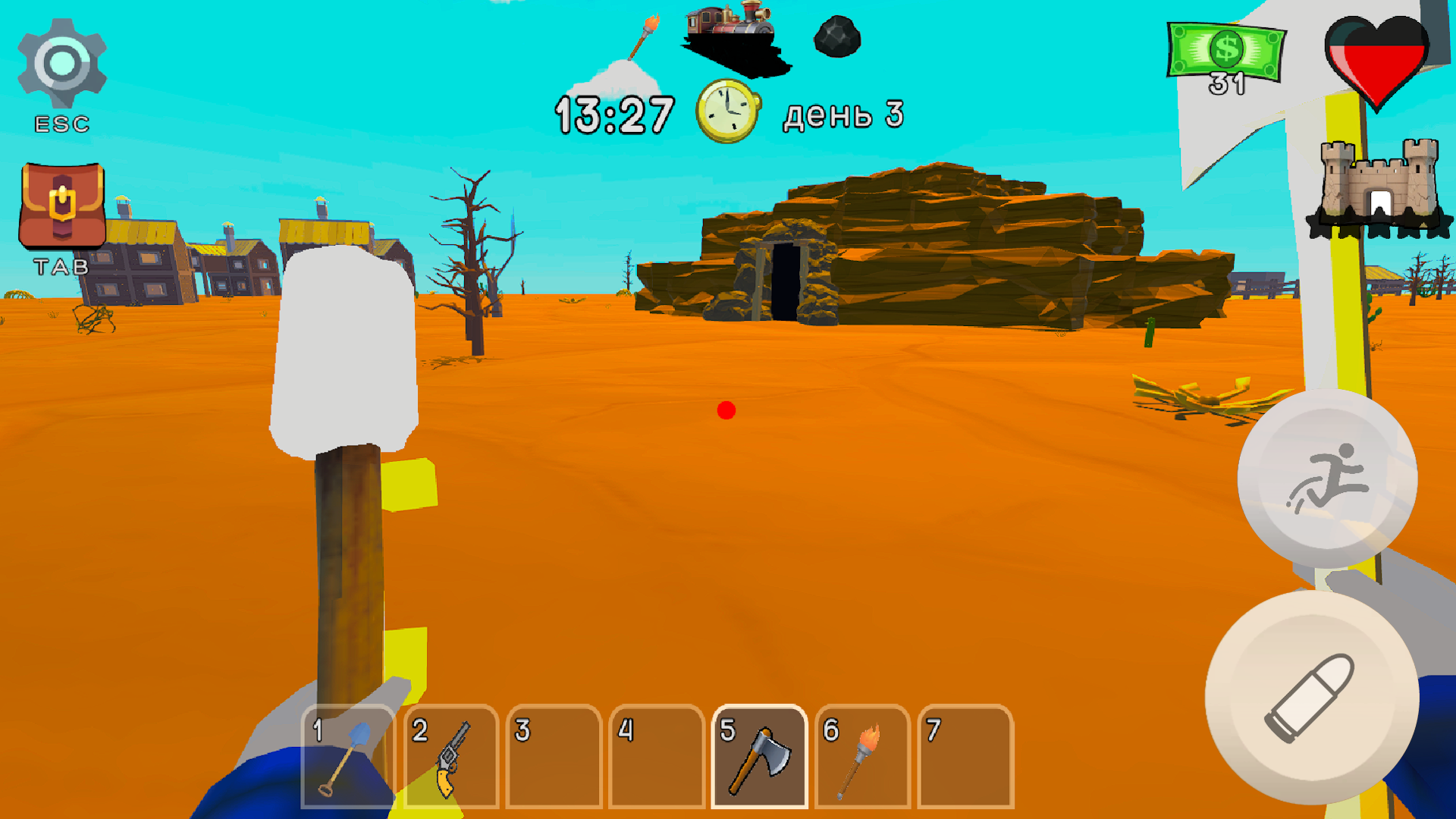Equip the torch from hotbar slot 6

(x=863, y=758)
